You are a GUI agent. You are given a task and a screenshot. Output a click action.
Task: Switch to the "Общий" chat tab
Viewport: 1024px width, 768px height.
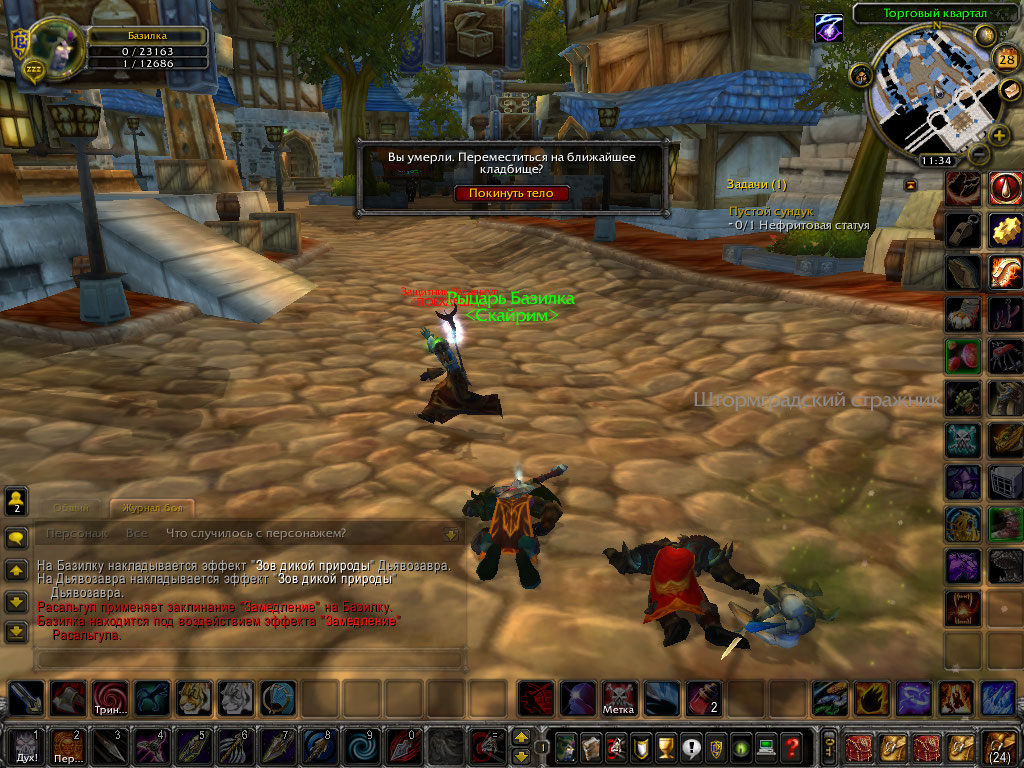[72, 508]
